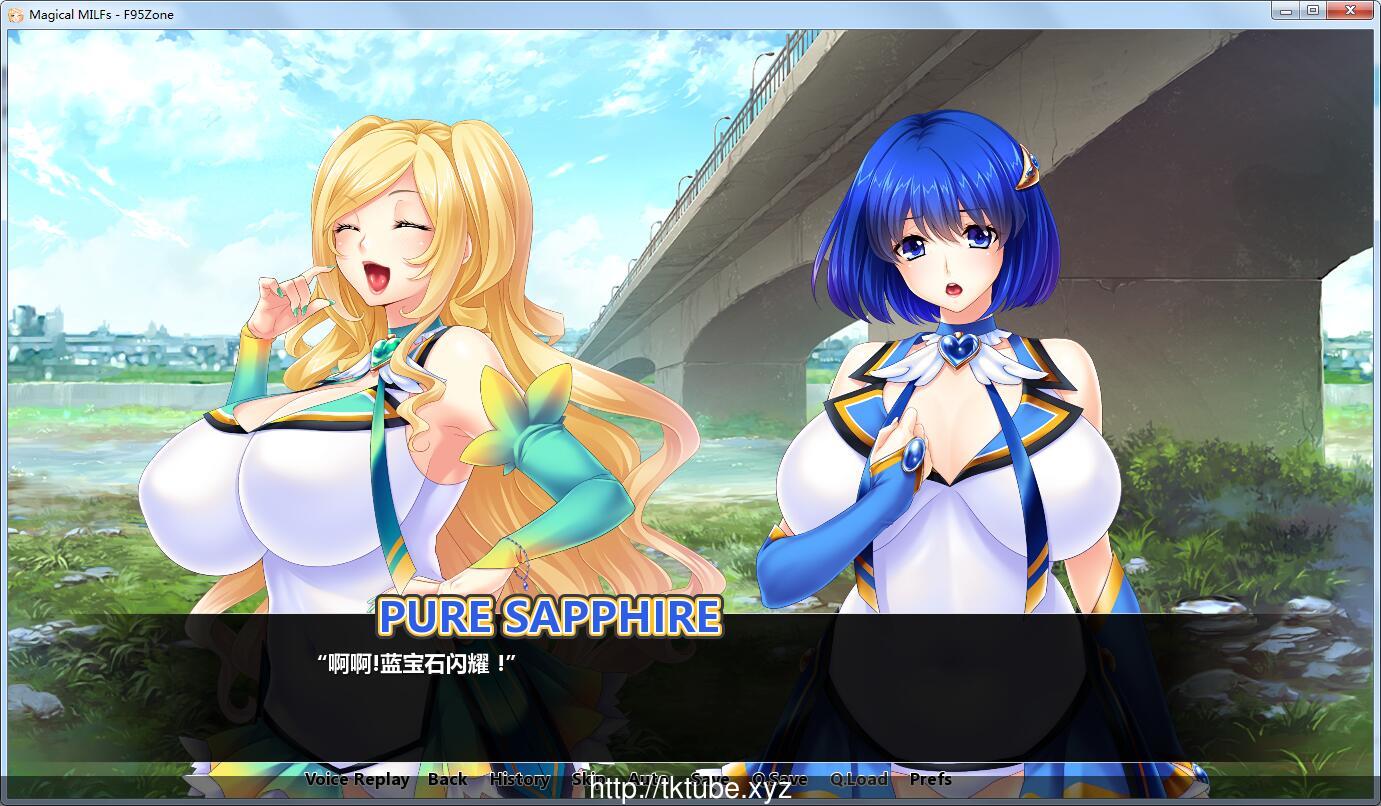This screenshot has height=806, width=1381.
Task: Open the History log of past dialogue
Action: [520, 779]
